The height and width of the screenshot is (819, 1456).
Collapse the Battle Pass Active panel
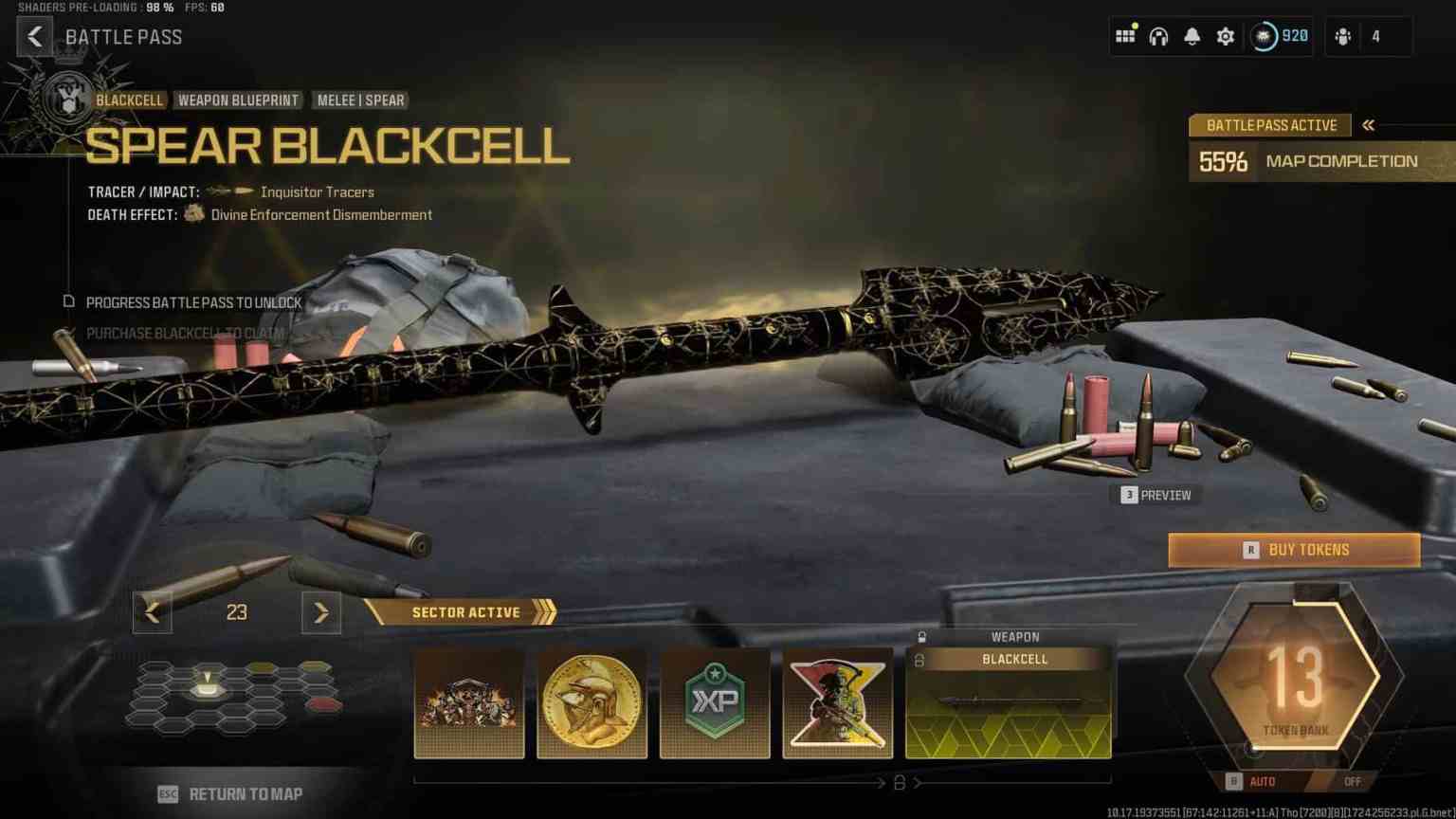click(x=1368, y=124)
